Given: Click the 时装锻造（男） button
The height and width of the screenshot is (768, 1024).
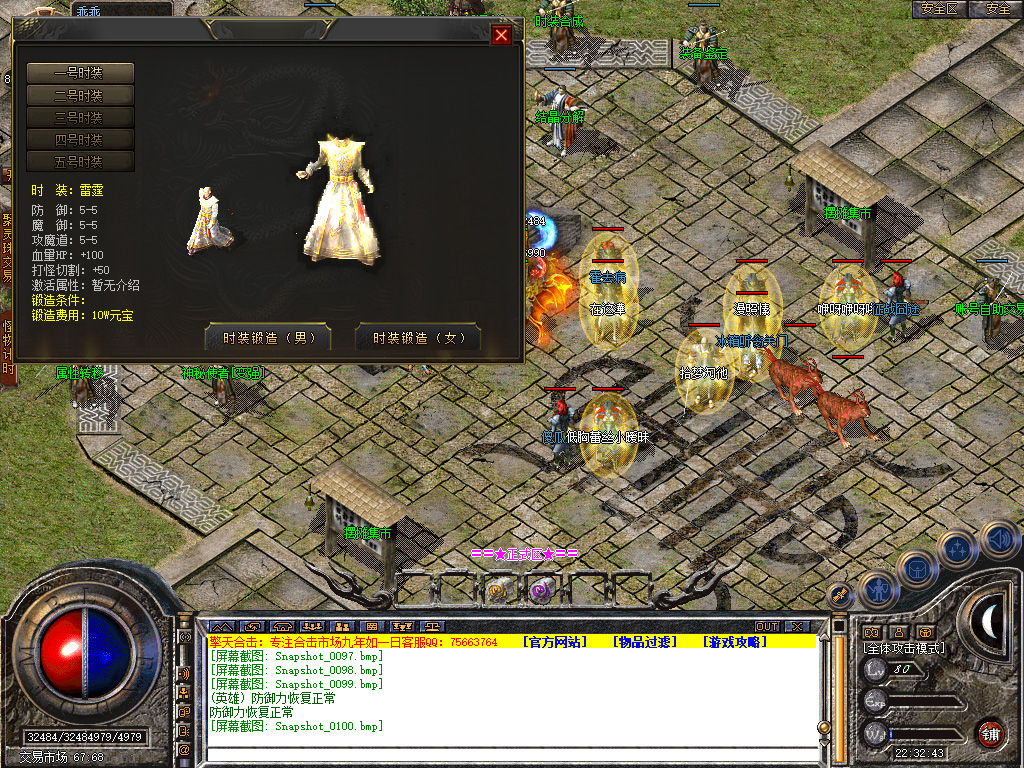Looking at the screenshot, I should pos(268,338).
